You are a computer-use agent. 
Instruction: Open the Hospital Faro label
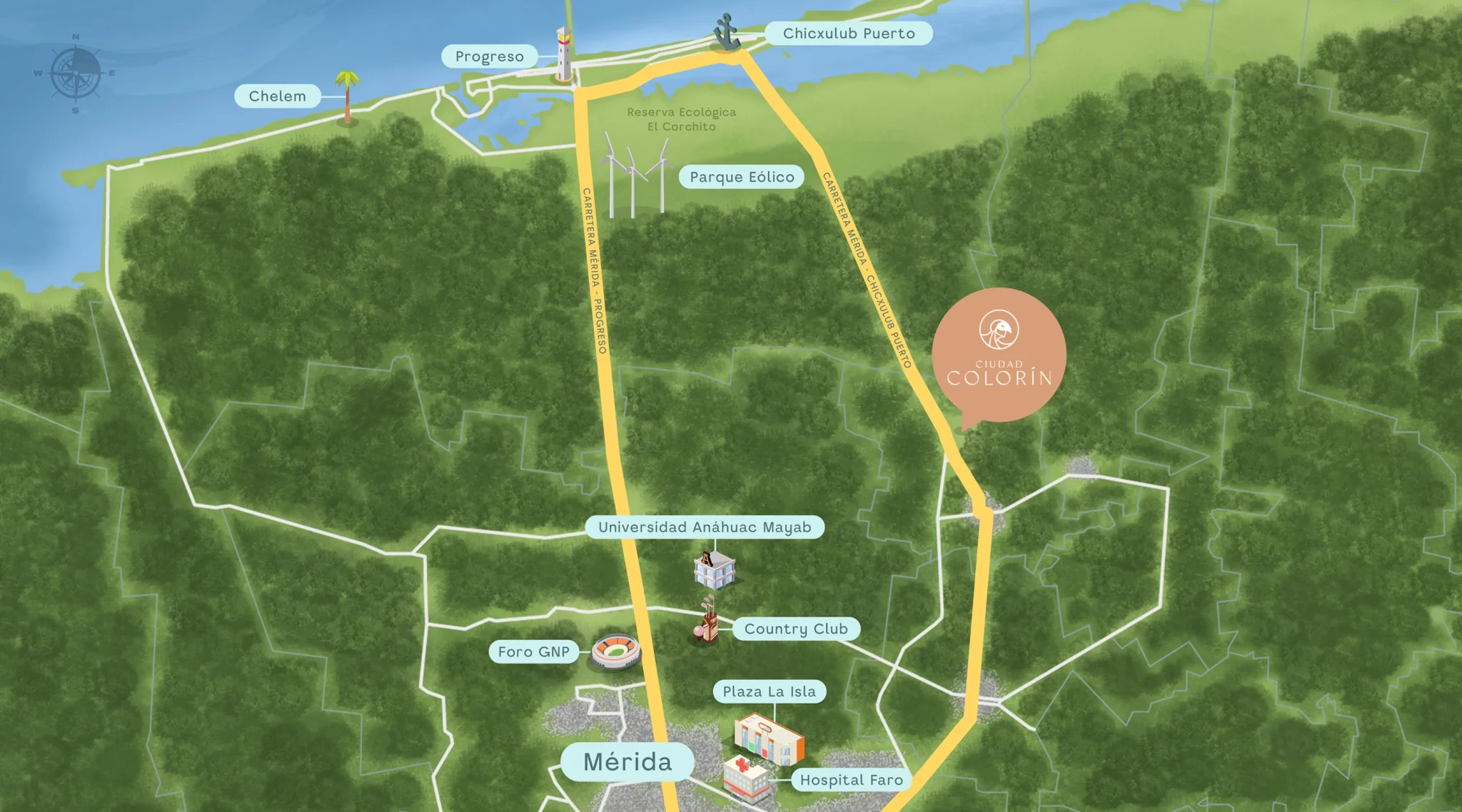click(x=851, y=780)
